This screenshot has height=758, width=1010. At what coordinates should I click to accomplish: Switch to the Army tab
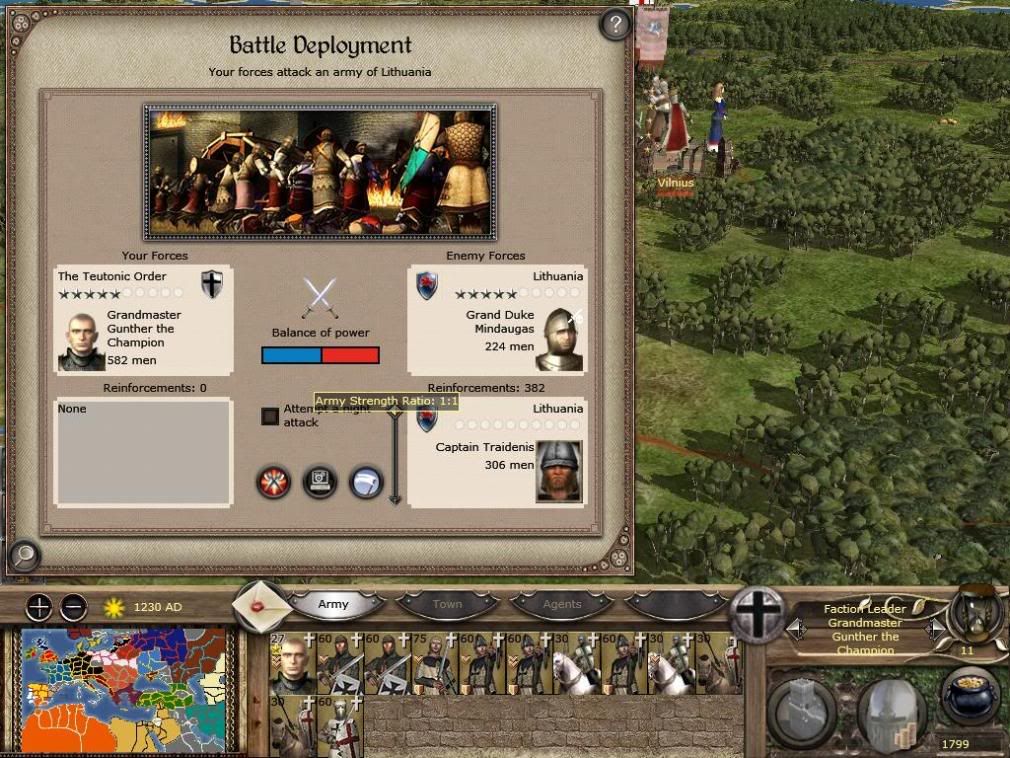coord(334,604)
